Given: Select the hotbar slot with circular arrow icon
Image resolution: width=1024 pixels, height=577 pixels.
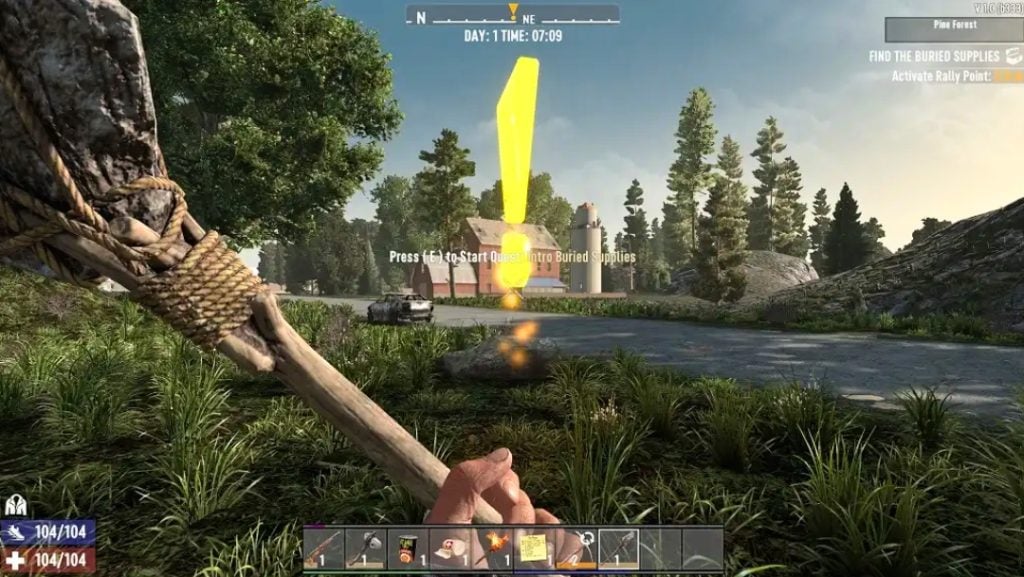Looking at the screenshot, I should 576,548.
